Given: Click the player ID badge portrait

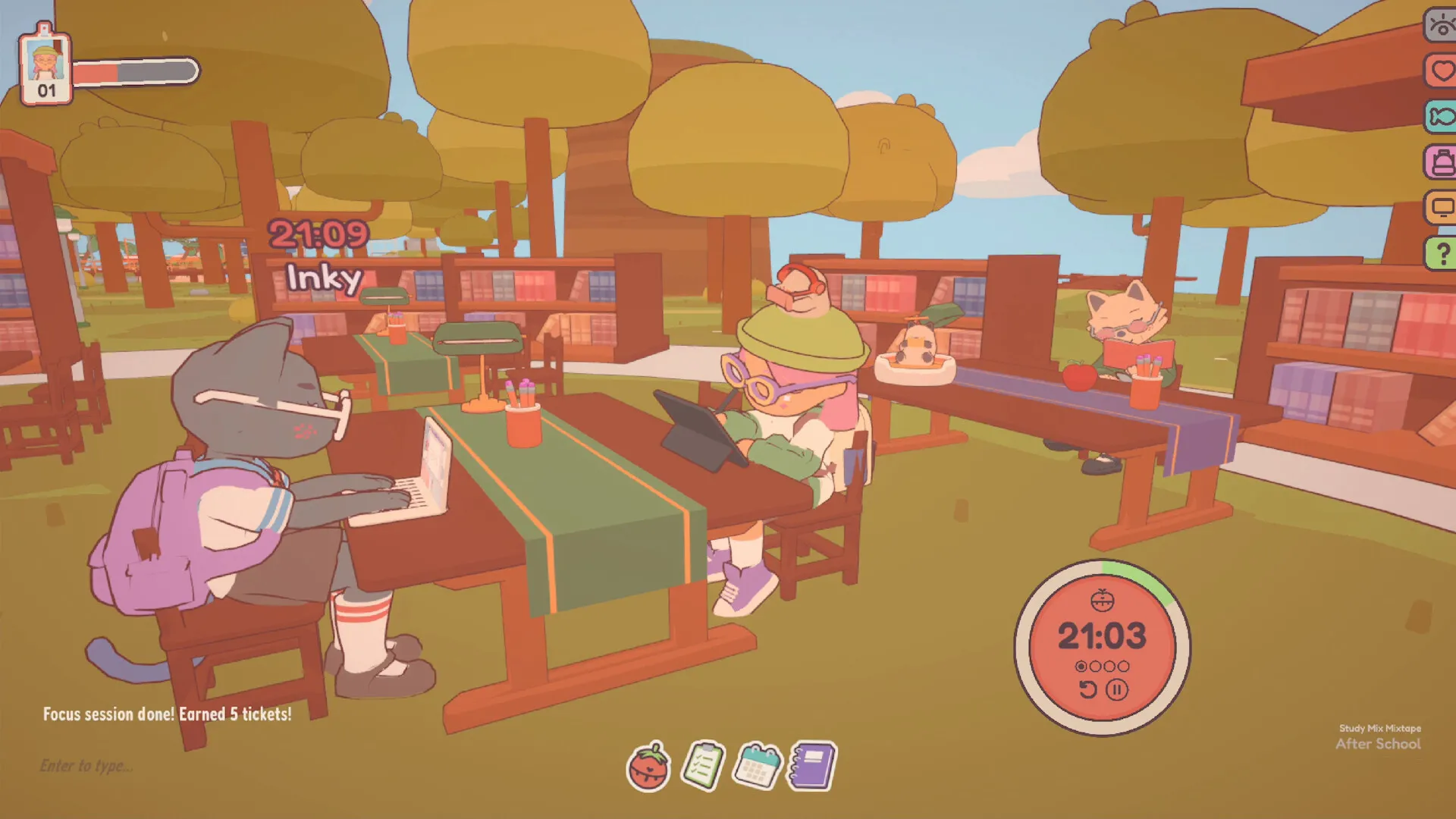Looking at the screenshot, I should click(45, 65).
